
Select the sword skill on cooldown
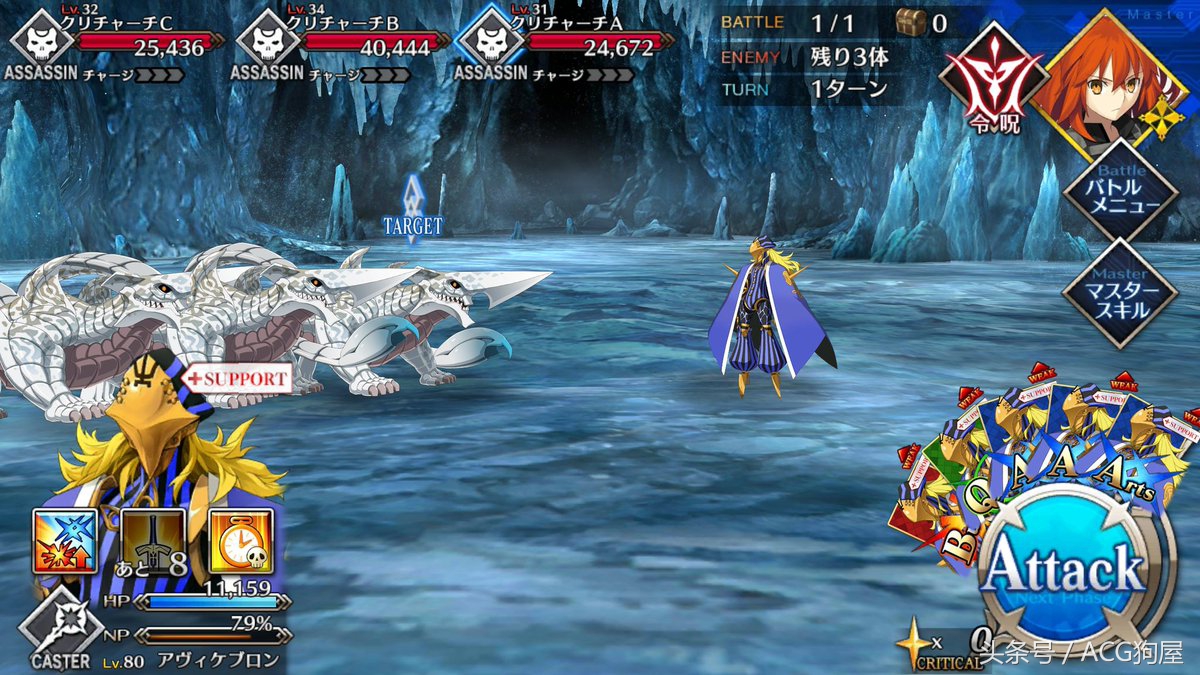pyautogui.click(x=153, y=541)
